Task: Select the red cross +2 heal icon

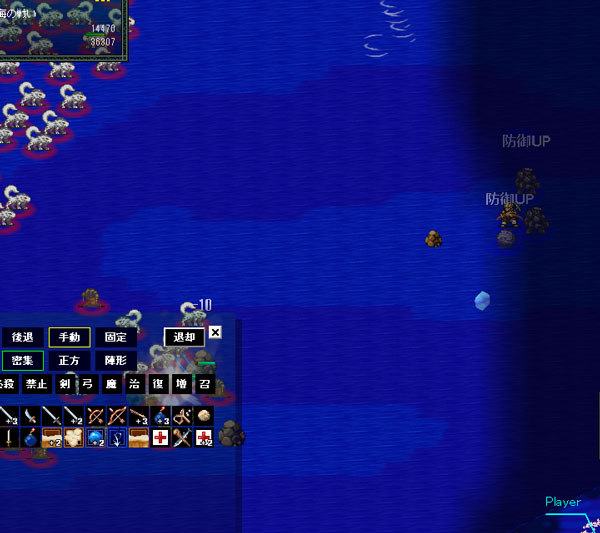Action: pos(204,437)
